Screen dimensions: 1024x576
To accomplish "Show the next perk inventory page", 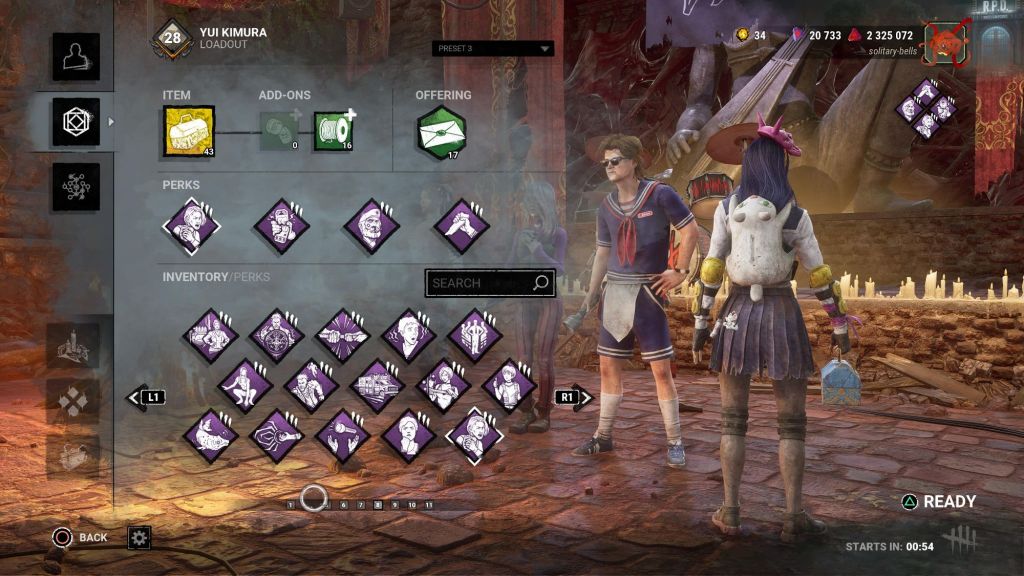I will click(x=573, y=397).
